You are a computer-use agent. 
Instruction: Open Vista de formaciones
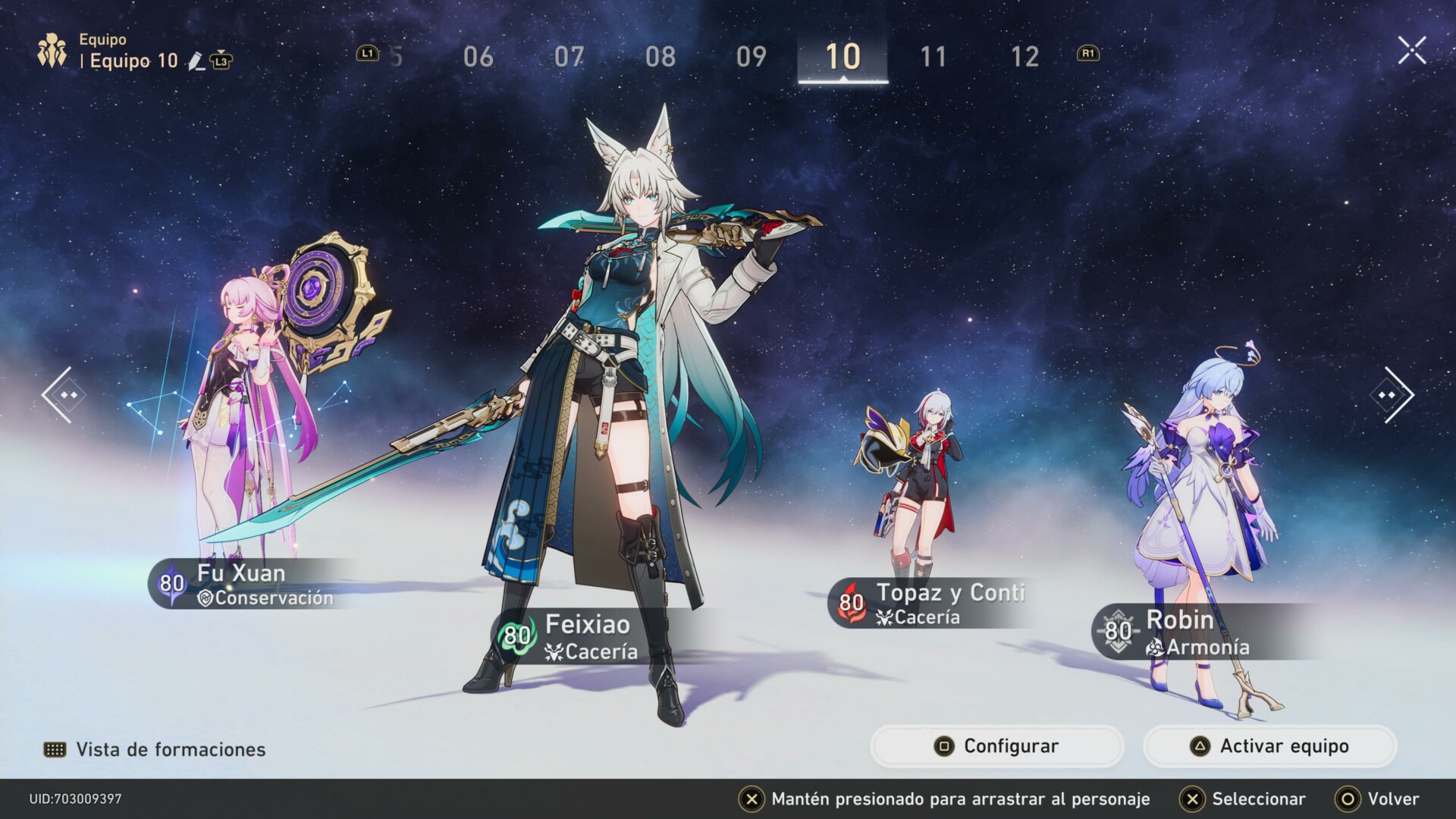coord(155,749)
